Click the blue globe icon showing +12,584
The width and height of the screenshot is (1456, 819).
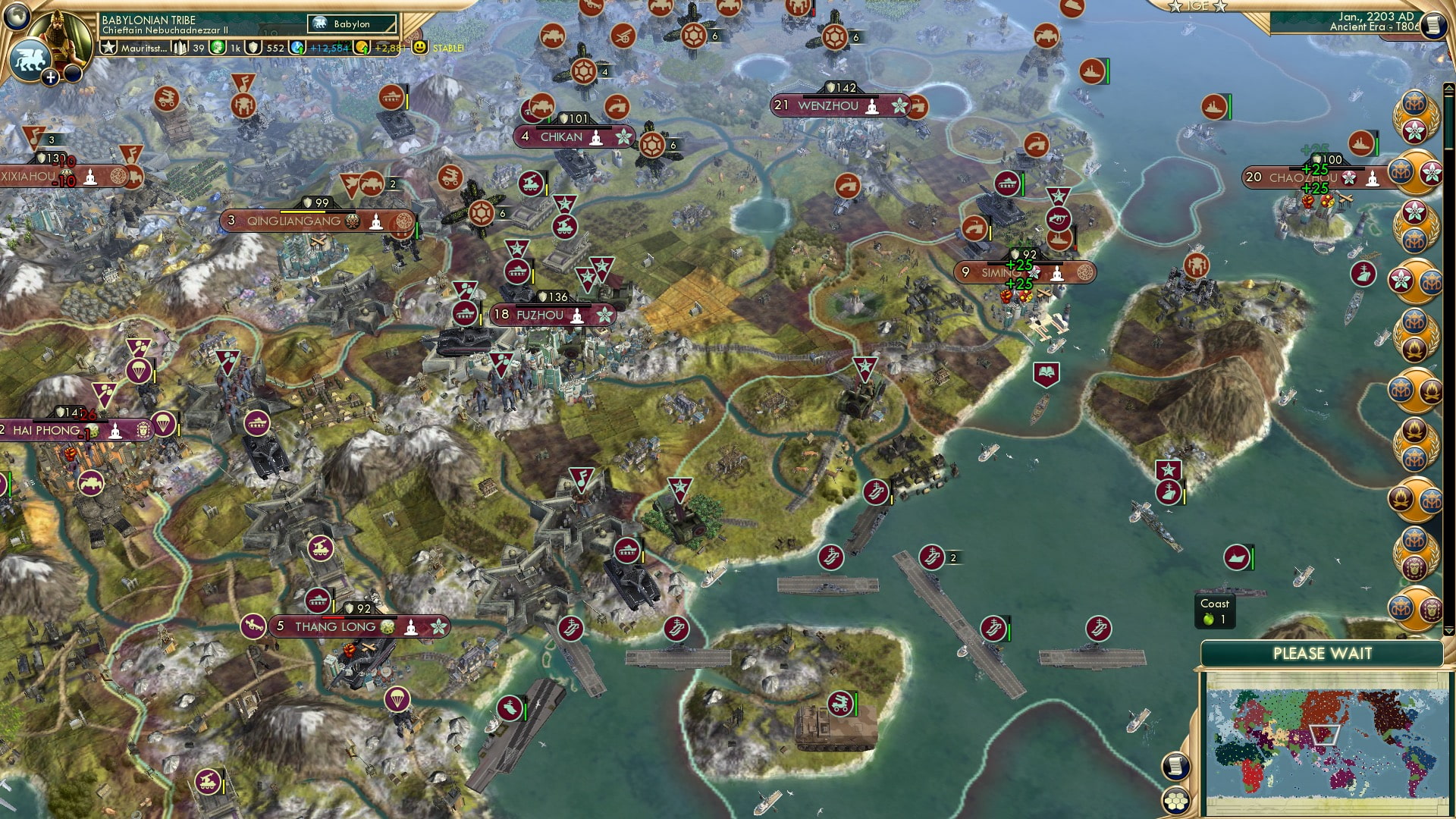297,49
